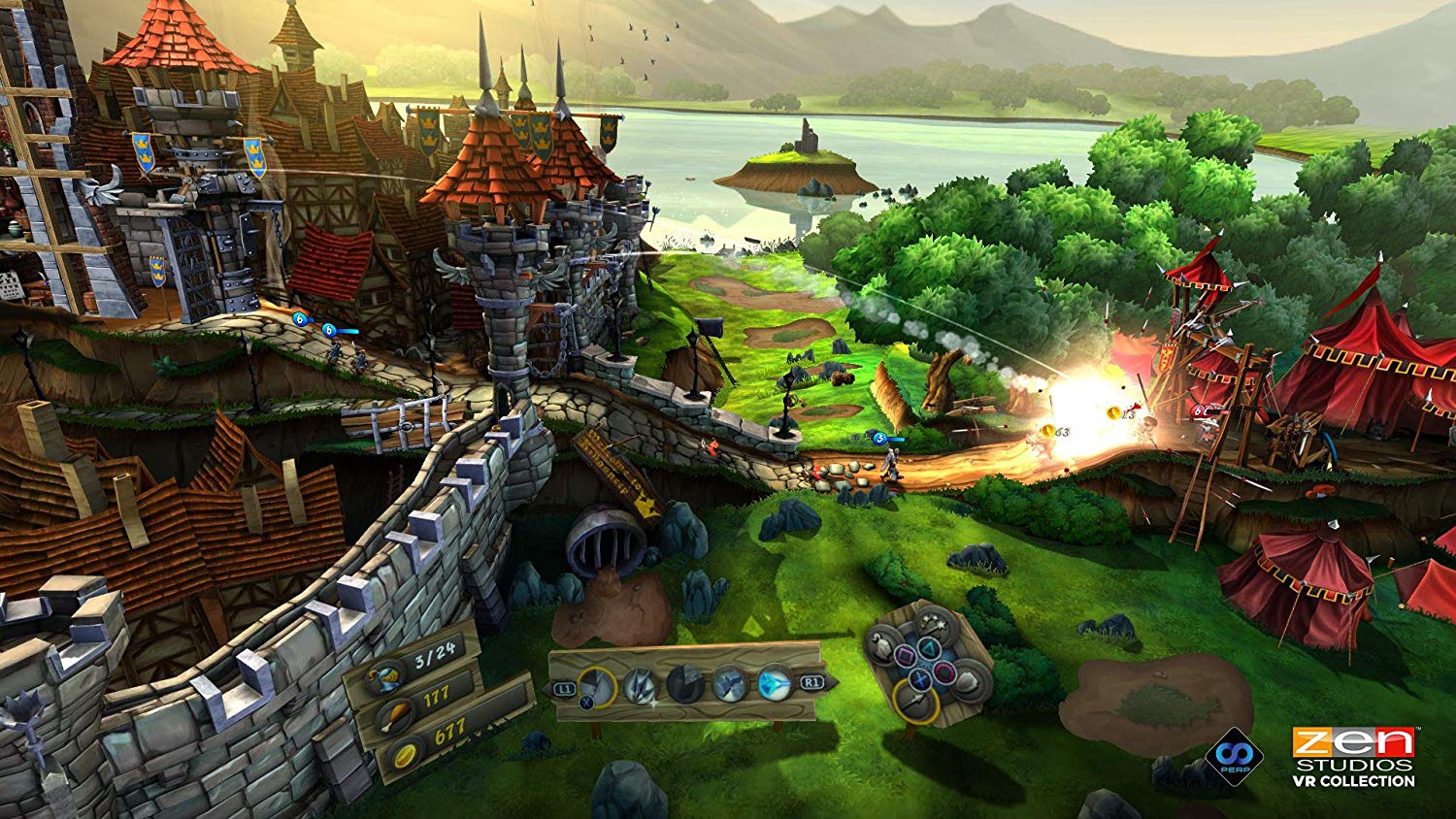Select the spiked morningstar projectile weapon

640,684
